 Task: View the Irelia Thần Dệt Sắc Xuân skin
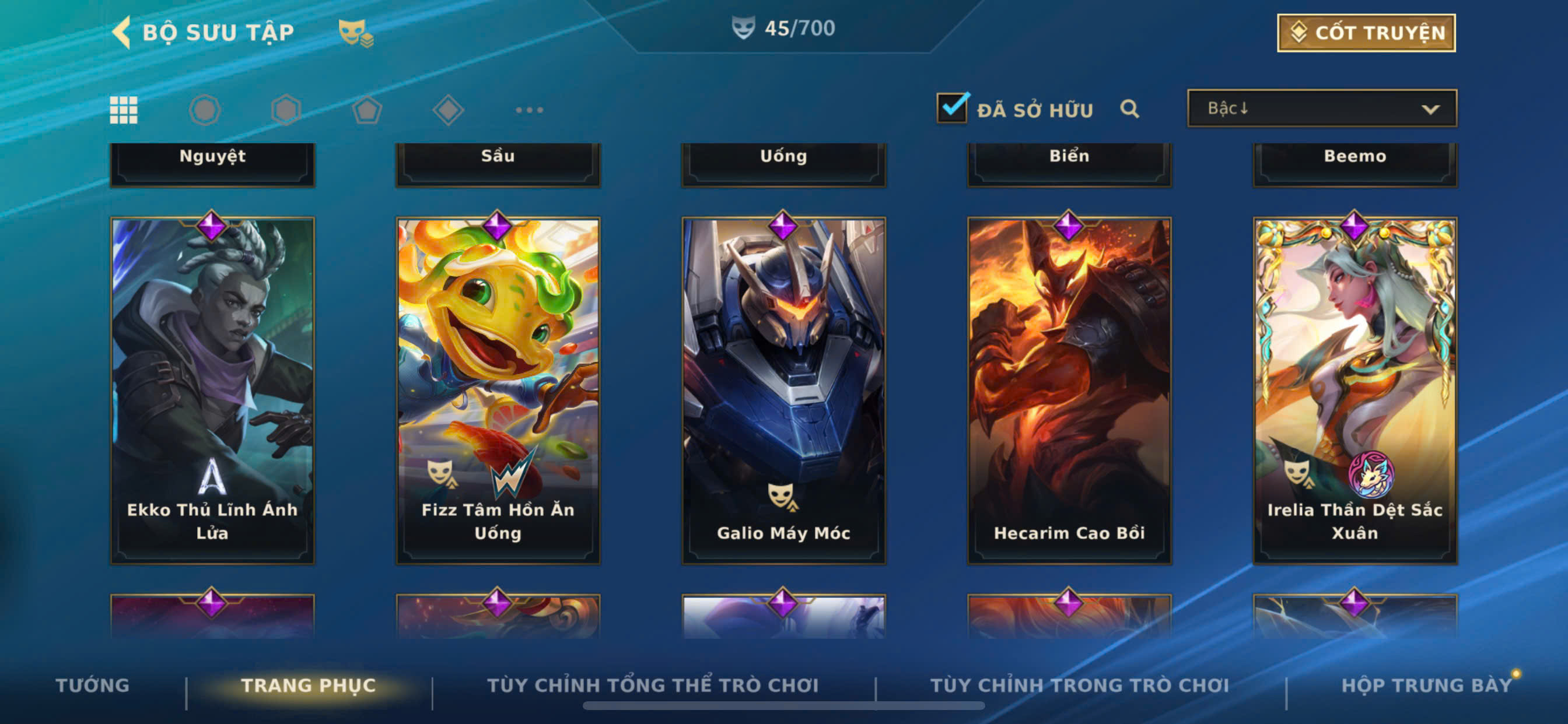click(1354, 389)
